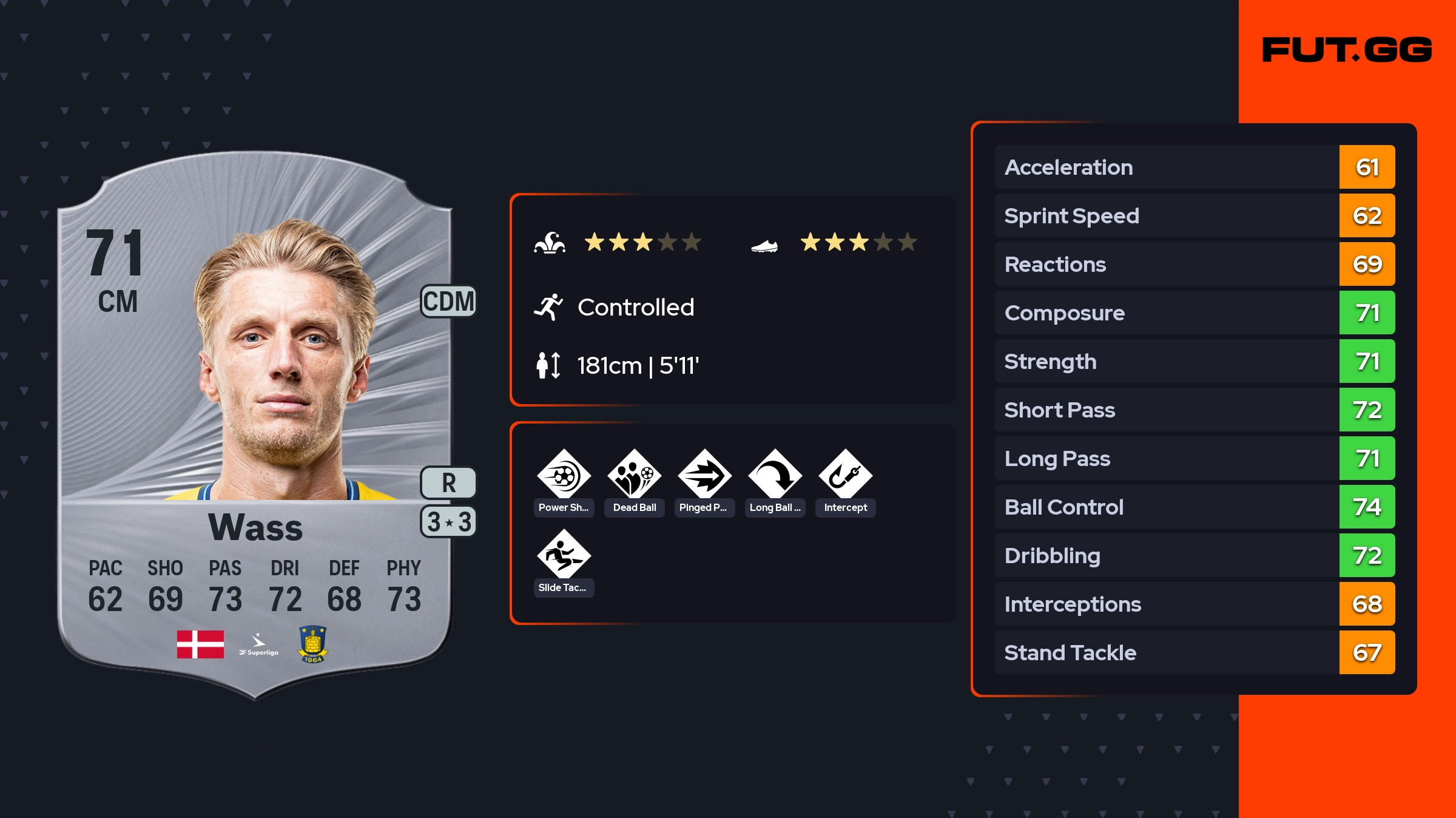Select the Power Shot playstyle icon
Viewport: 1456px width, 818px height.
[564, 475]
